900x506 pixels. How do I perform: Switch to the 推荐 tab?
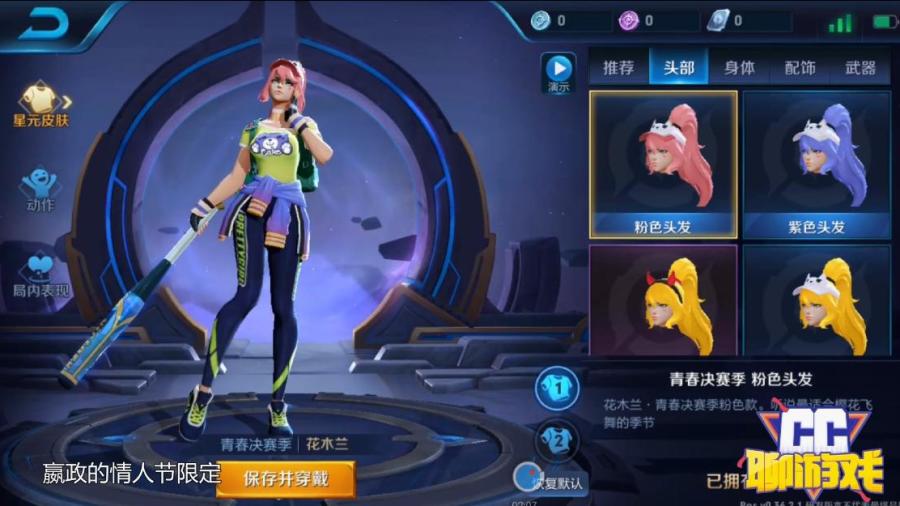pos(618,68)
